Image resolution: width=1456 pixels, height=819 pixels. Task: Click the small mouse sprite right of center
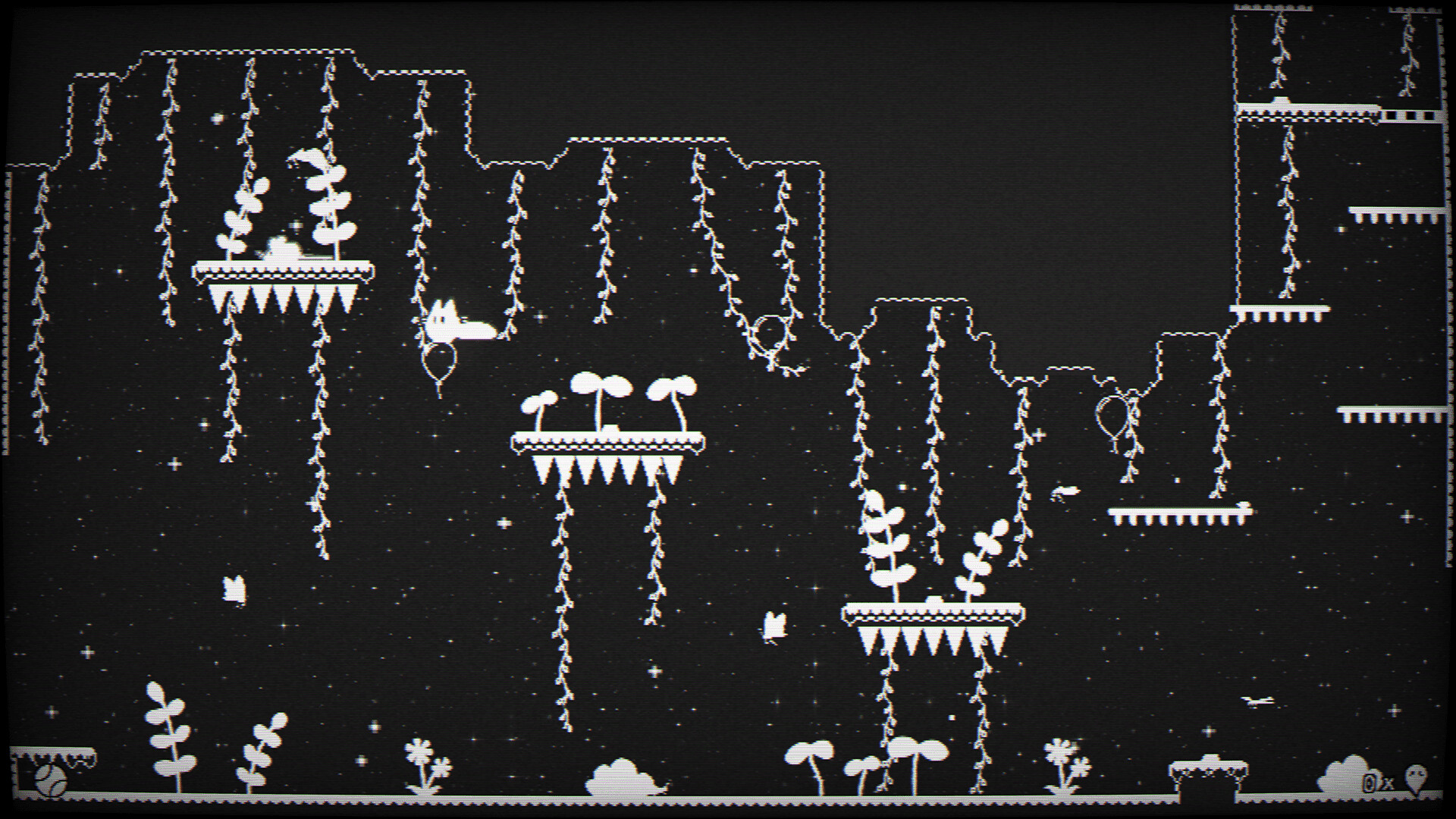1065,491
